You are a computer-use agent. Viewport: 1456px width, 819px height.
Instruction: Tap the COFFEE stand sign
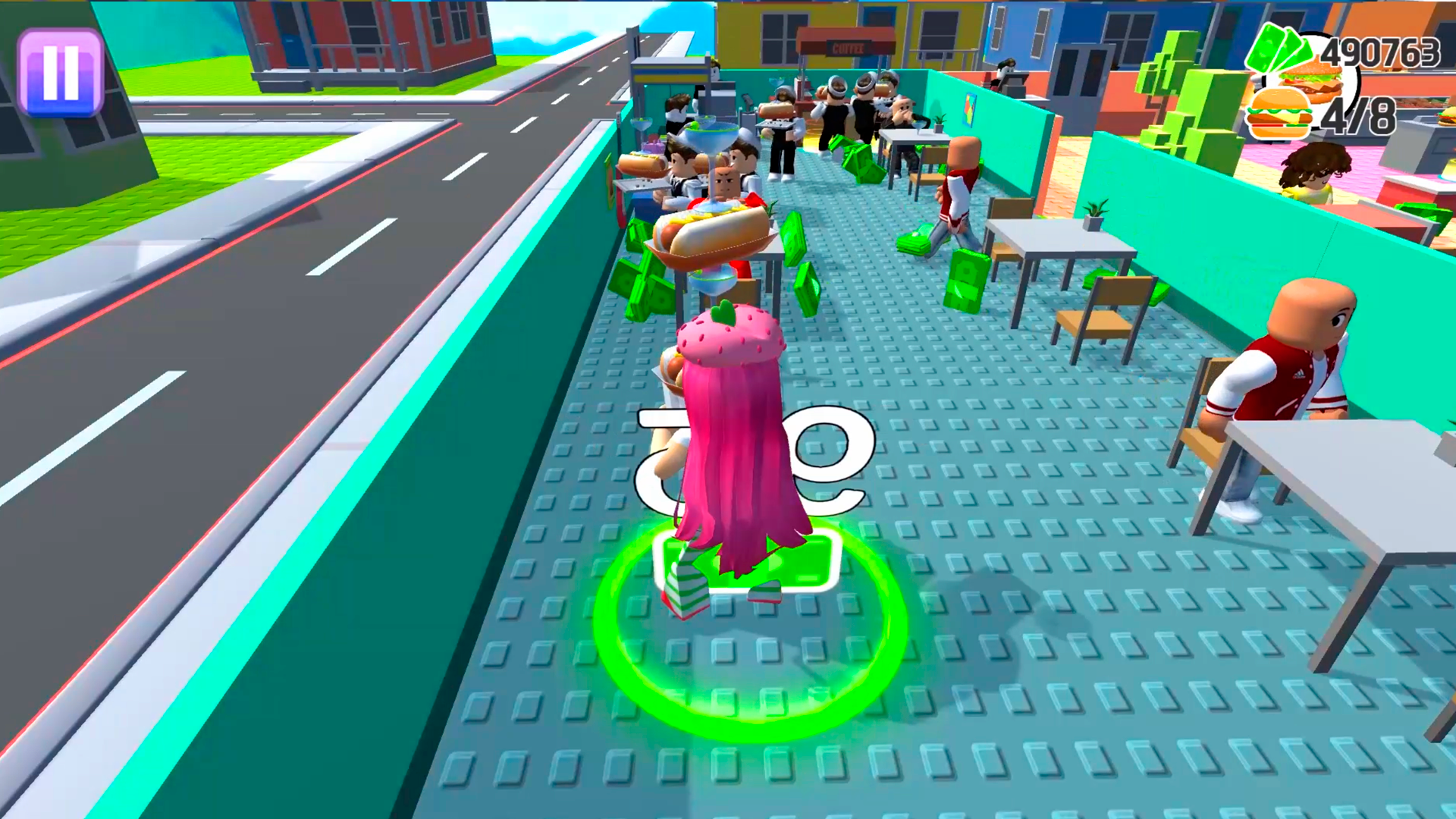(x=848, y=48)
